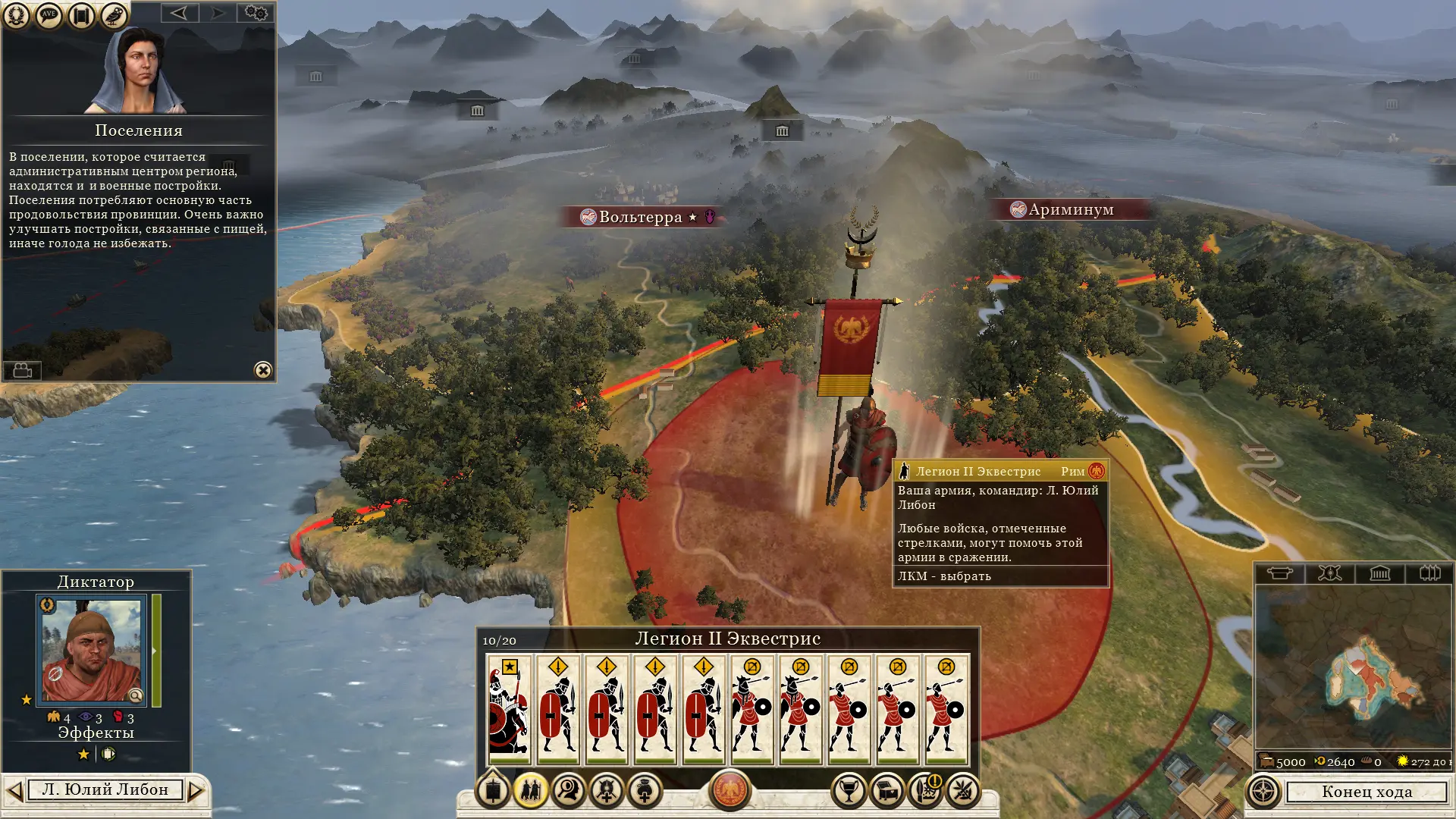Click the strategic minimap
The width and height of the screenshot is (1456, 819).
1354,667
